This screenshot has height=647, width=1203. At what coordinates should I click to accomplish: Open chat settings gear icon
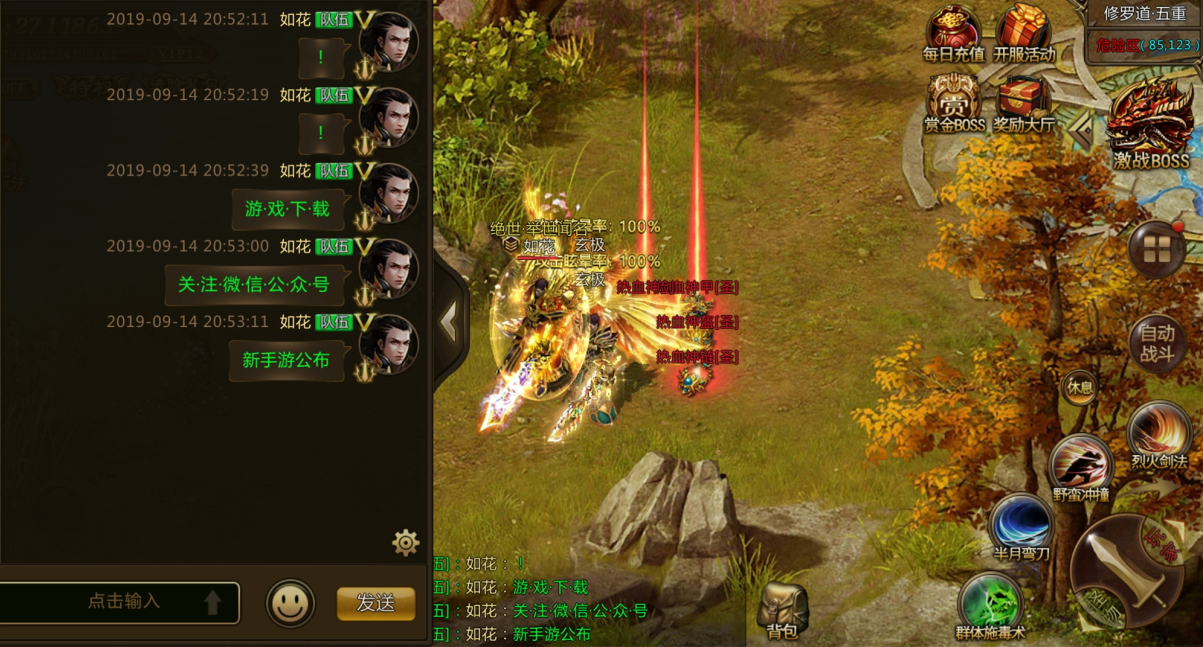click(405, 542)
